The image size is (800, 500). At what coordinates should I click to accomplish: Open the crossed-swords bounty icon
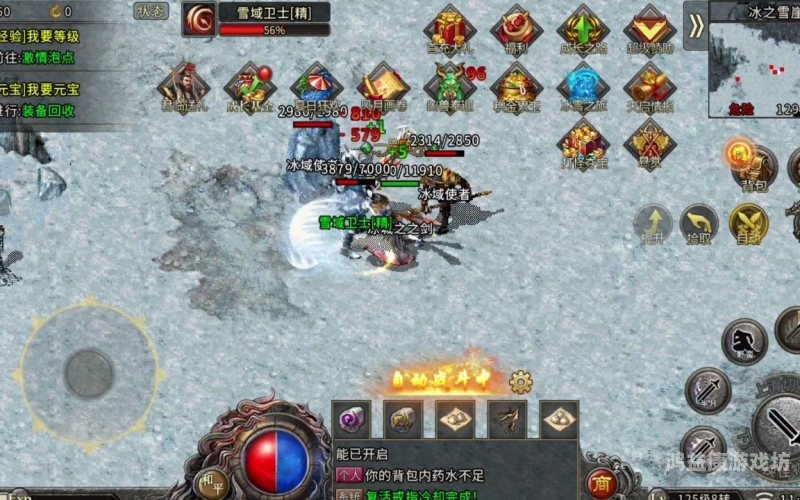pos(650,143)
